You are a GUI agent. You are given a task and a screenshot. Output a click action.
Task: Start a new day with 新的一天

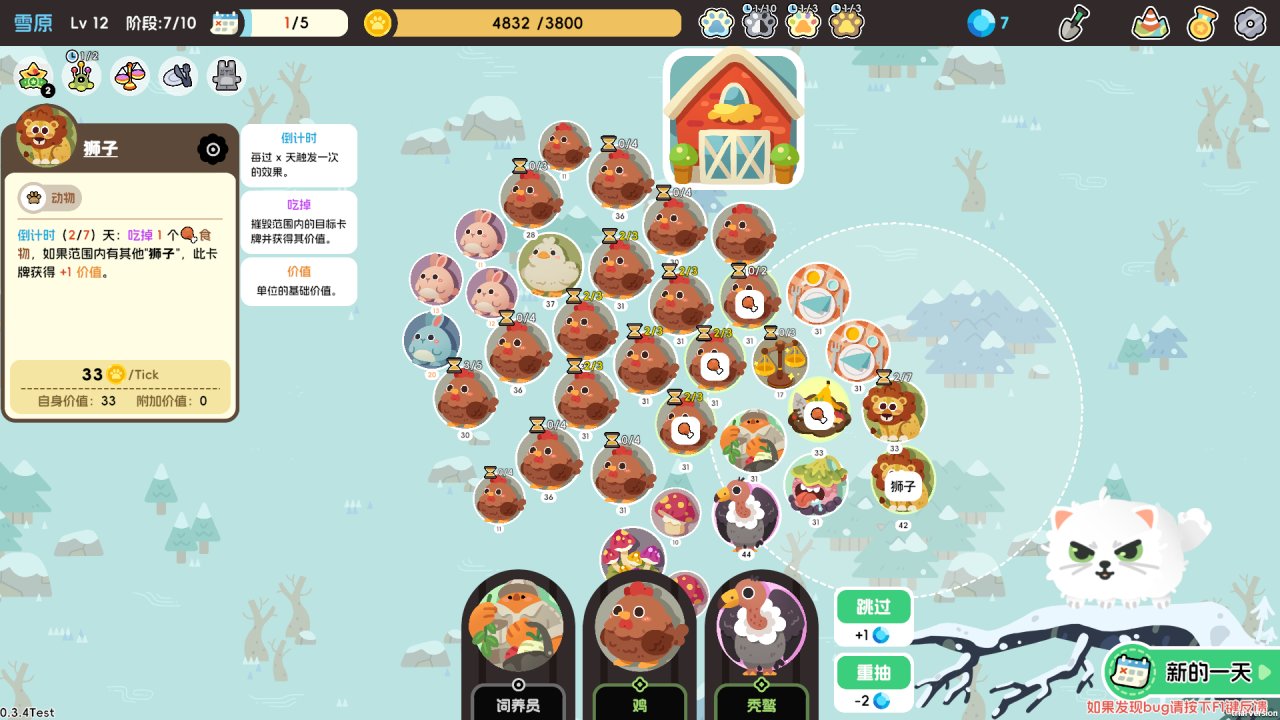[1189, 672]
